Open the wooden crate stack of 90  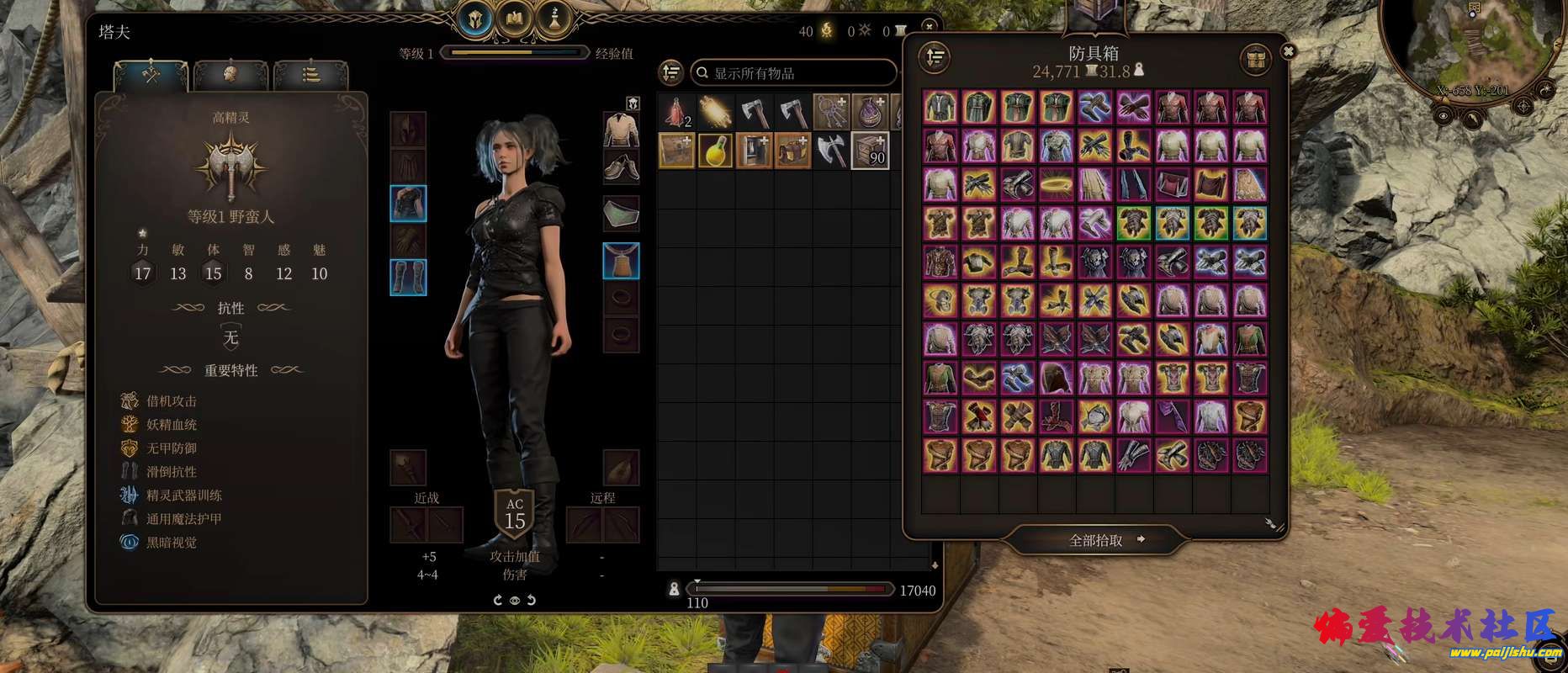[x=870, y=151]
